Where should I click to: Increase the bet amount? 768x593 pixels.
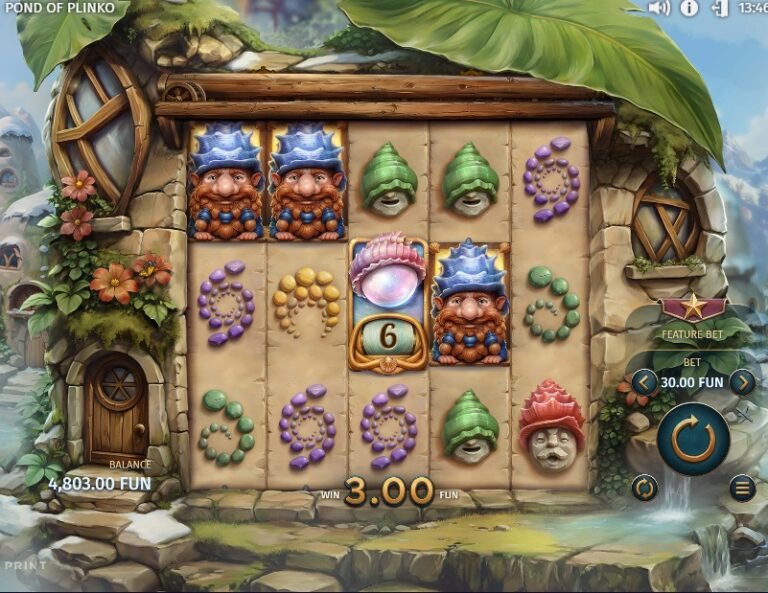click(x=742, y=382)
